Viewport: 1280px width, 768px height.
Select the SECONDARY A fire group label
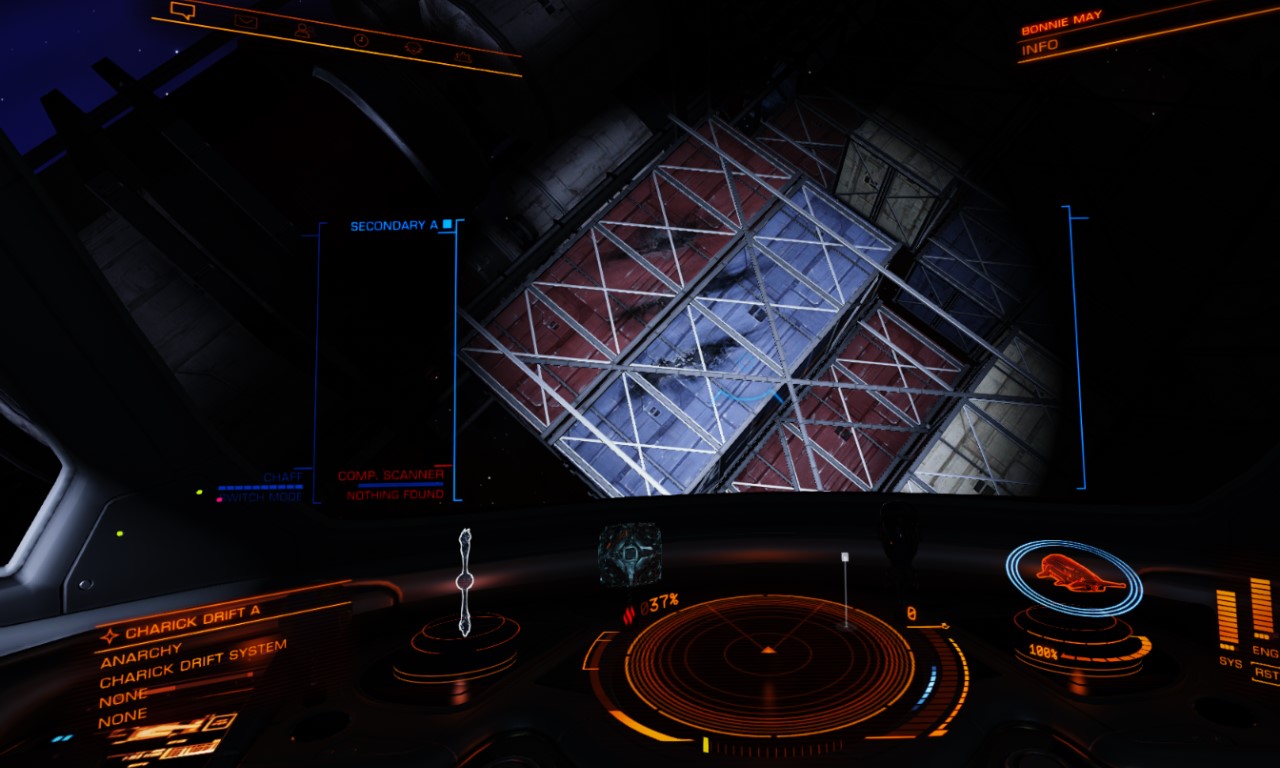coord(396,226)
